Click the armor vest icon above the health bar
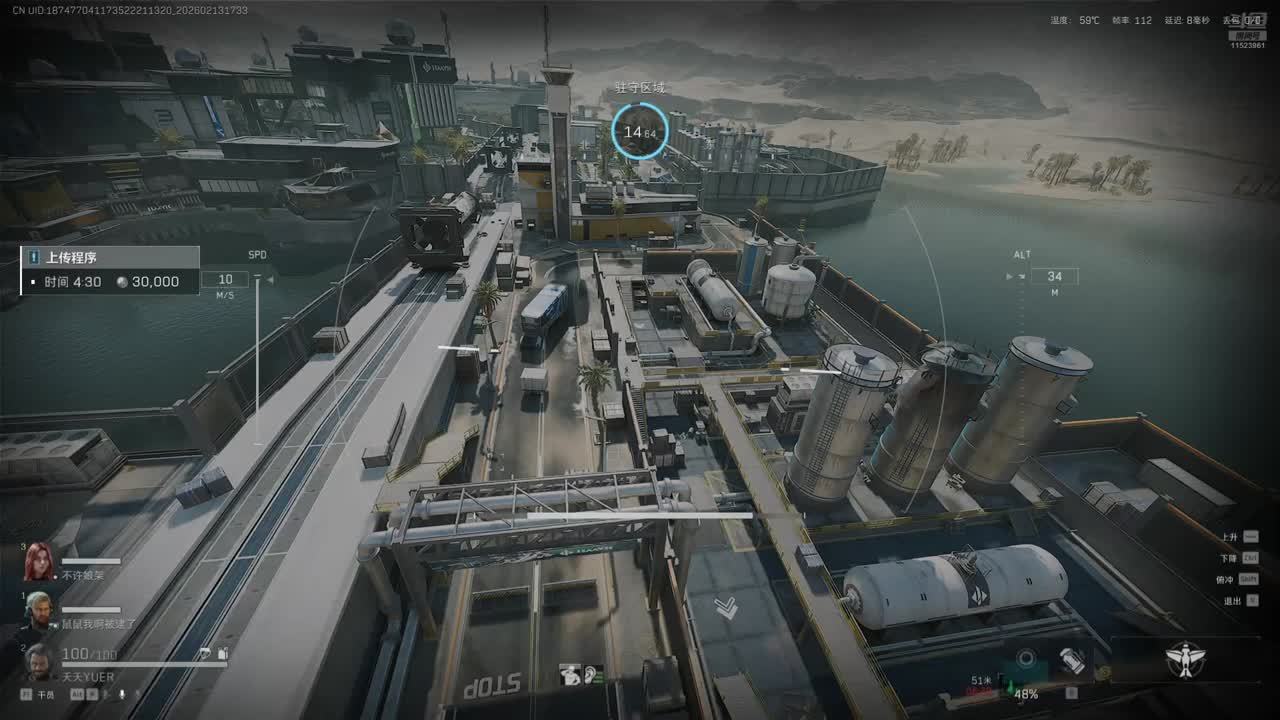Image resolution: width=1280 pixels, height=720 pixels. (221, 653)
